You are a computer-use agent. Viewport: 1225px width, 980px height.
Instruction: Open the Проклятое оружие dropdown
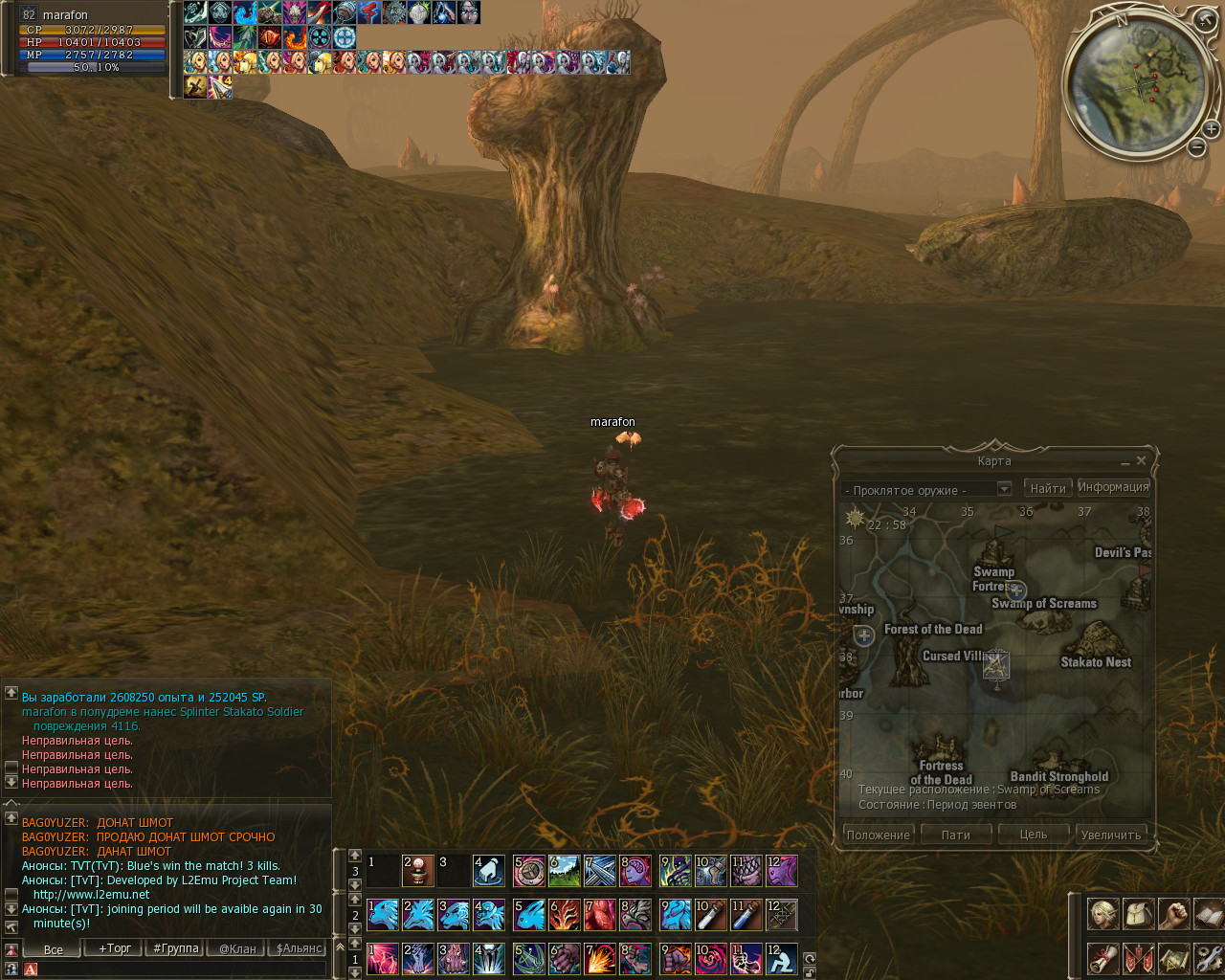(1004, 489)
